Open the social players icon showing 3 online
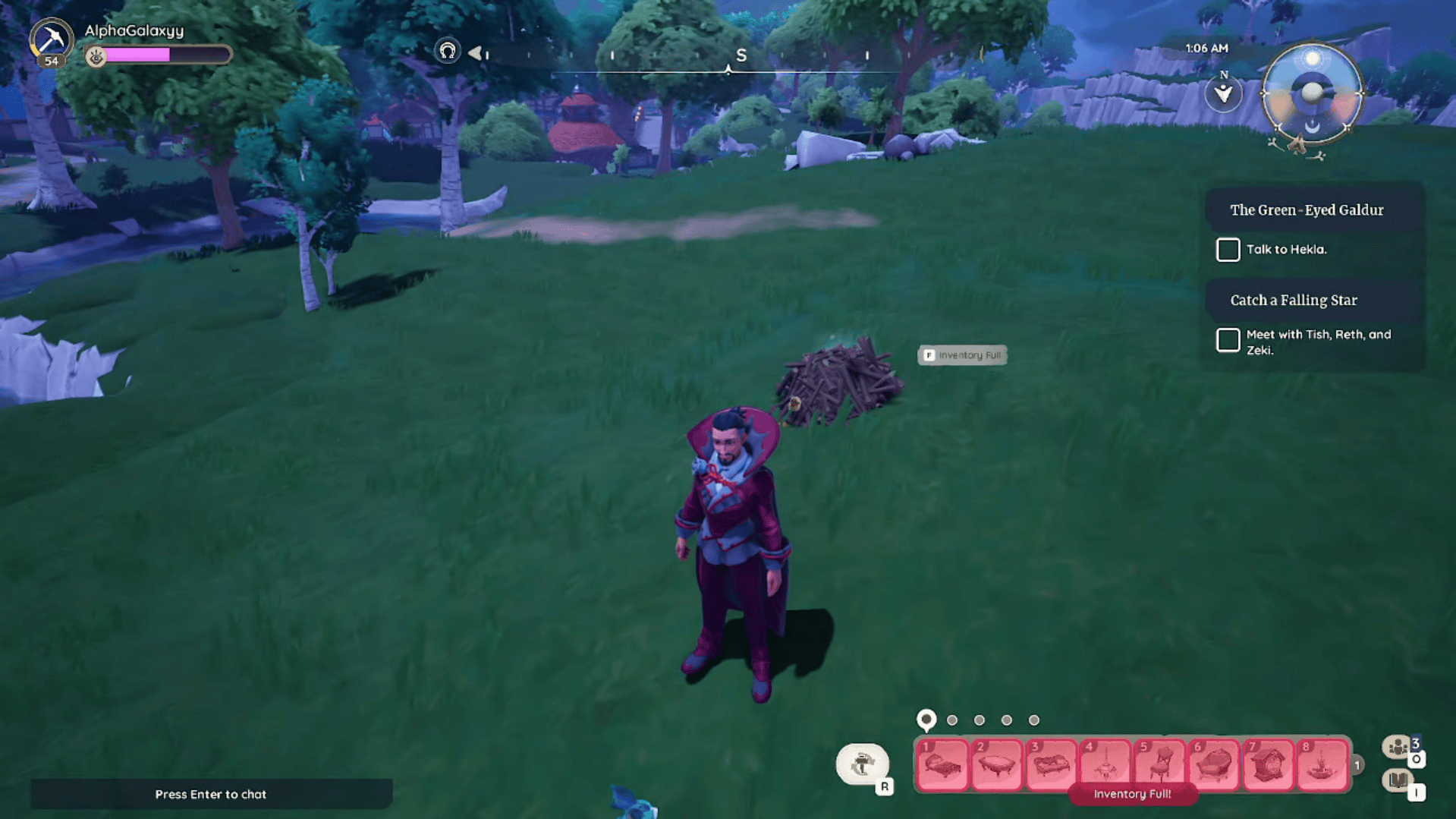 [1397, 748]
